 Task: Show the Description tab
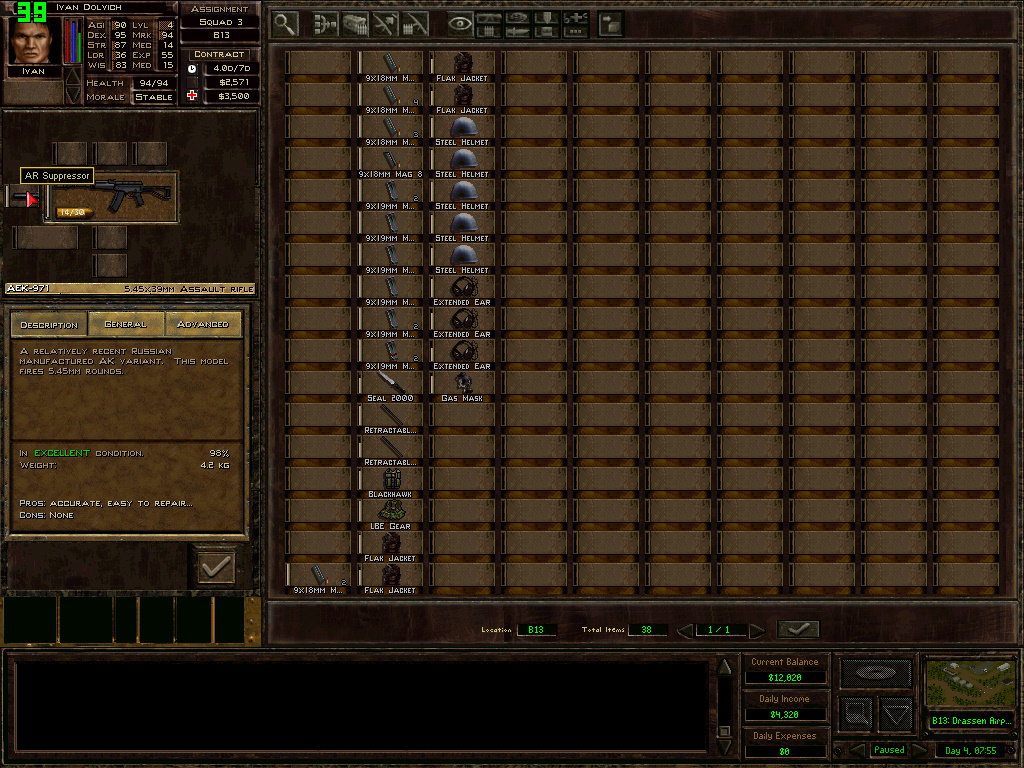49,324
